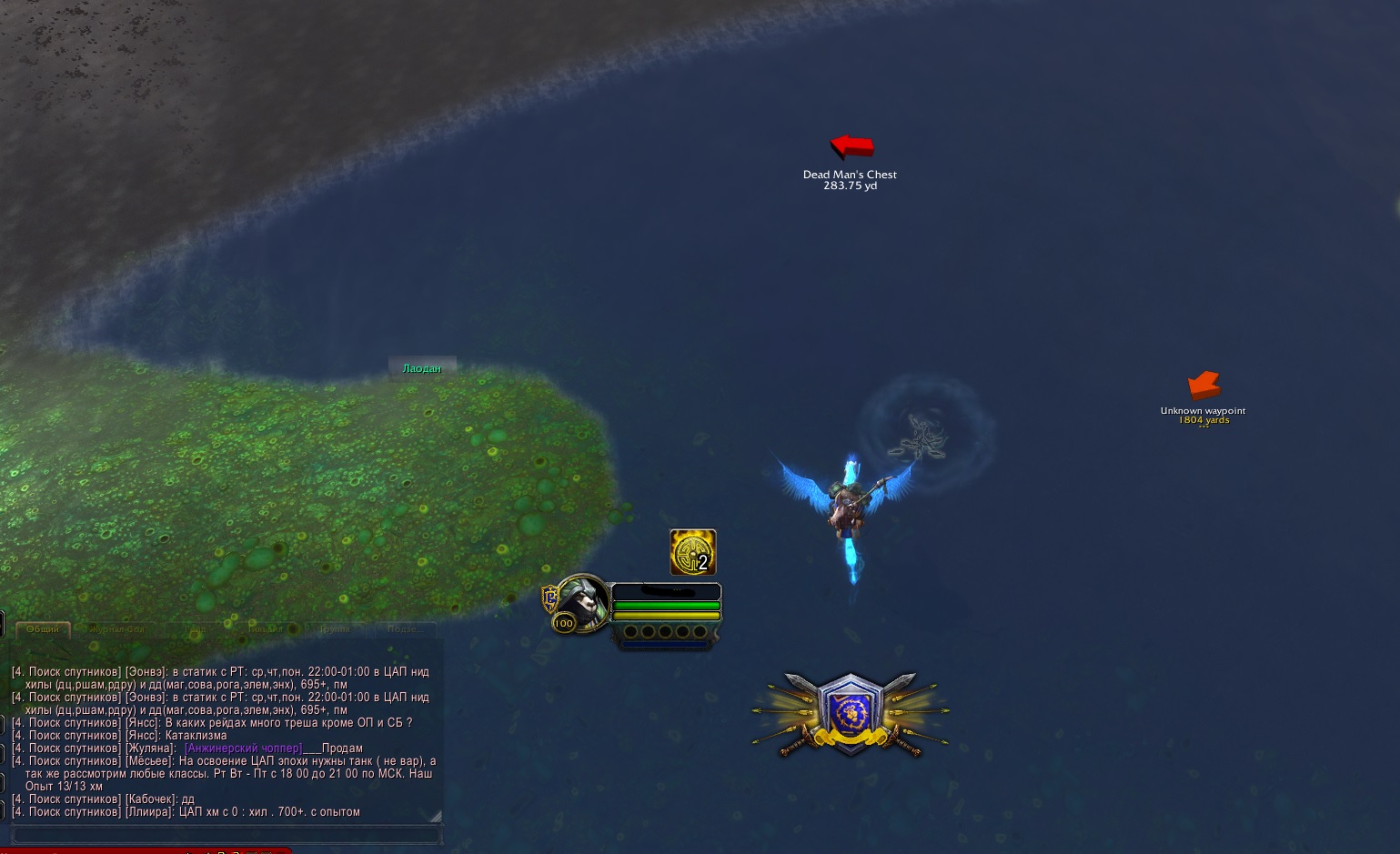Open the Журнал боя chat tab

point(116,629)
